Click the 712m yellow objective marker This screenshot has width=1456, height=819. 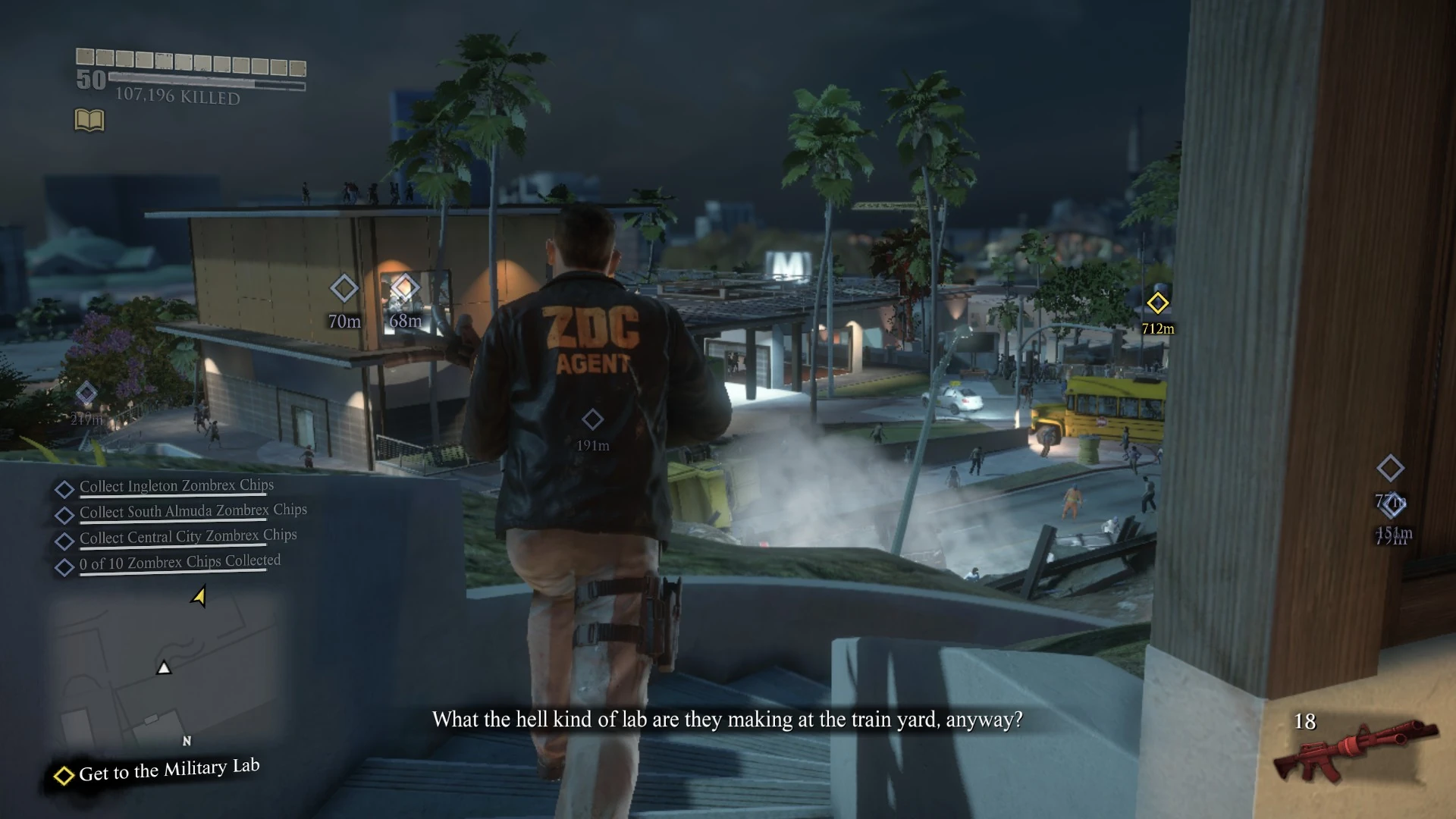click(1158, 305)
